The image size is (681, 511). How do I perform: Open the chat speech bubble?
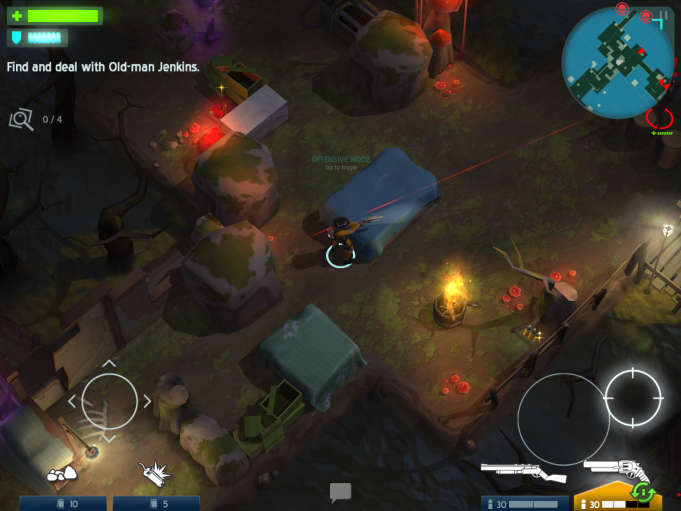click(340, 492)
